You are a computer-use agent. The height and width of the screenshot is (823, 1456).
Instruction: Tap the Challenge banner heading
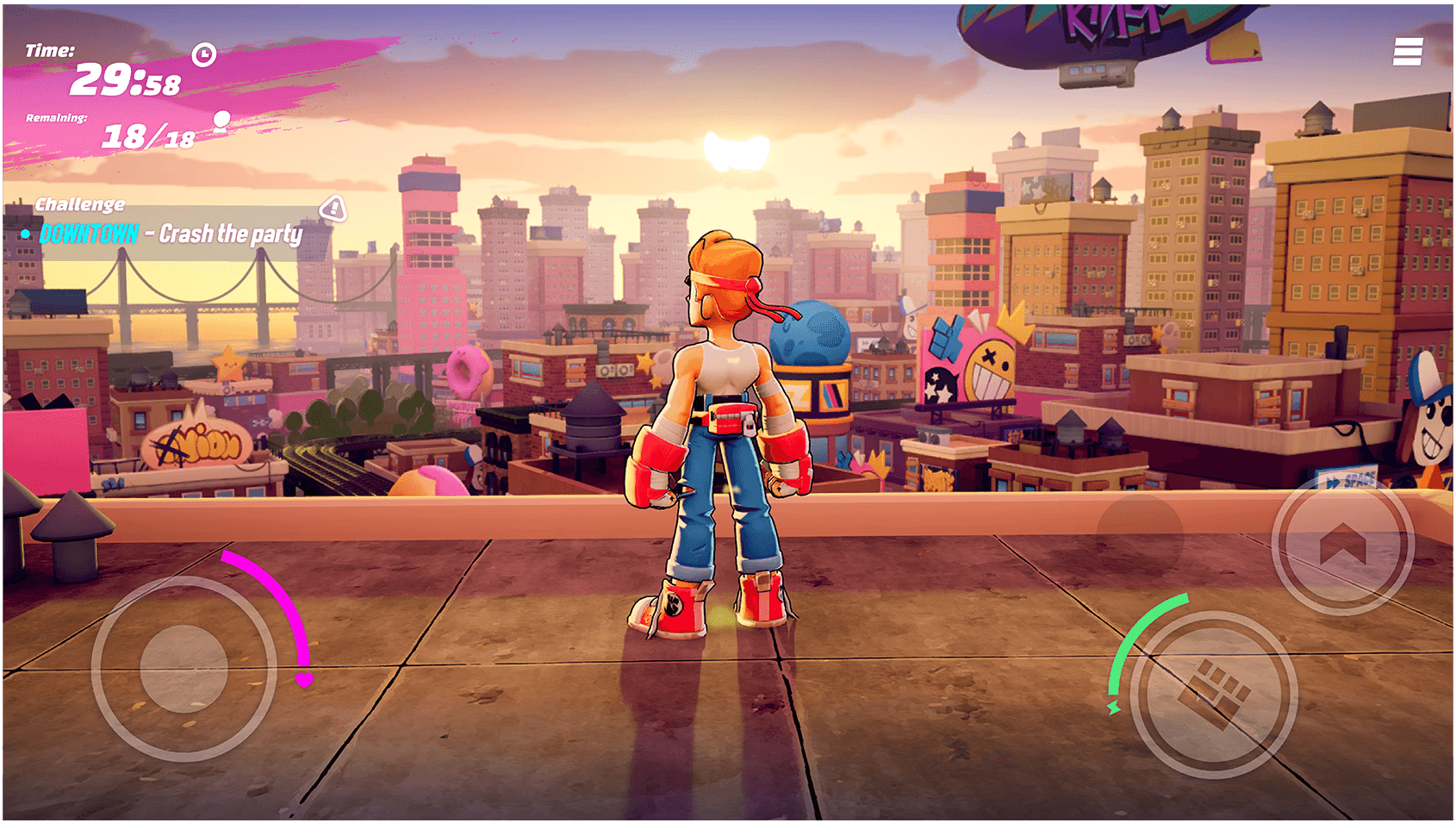pos(79,204)
